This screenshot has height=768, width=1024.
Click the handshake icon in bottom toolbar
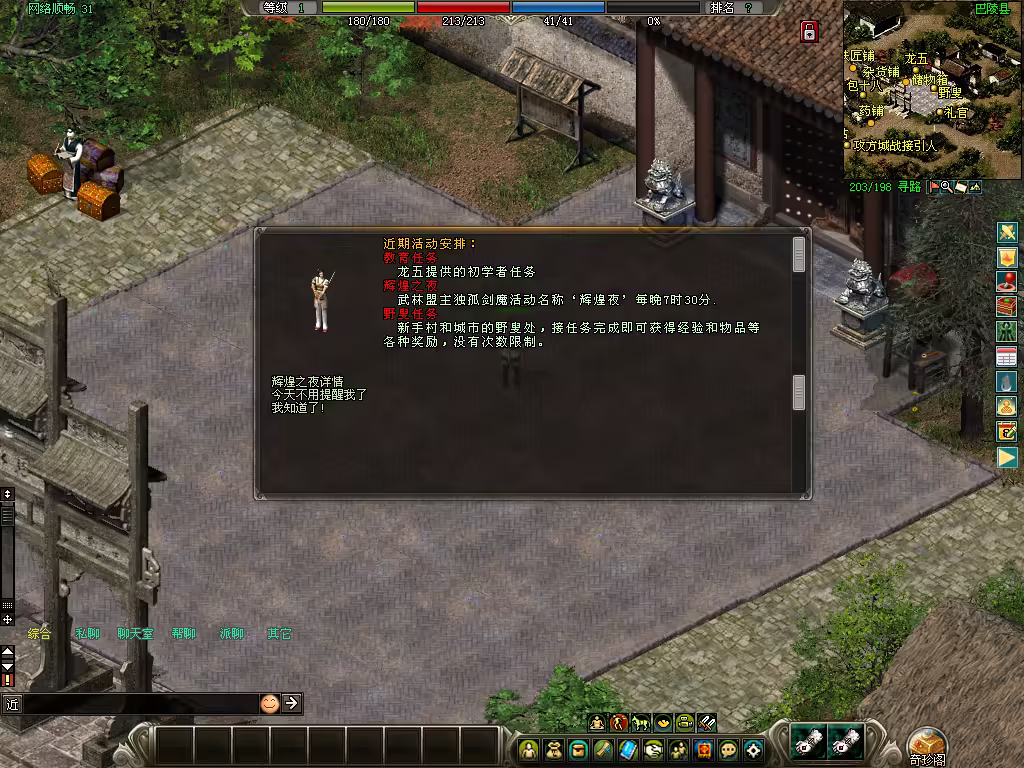653,749
